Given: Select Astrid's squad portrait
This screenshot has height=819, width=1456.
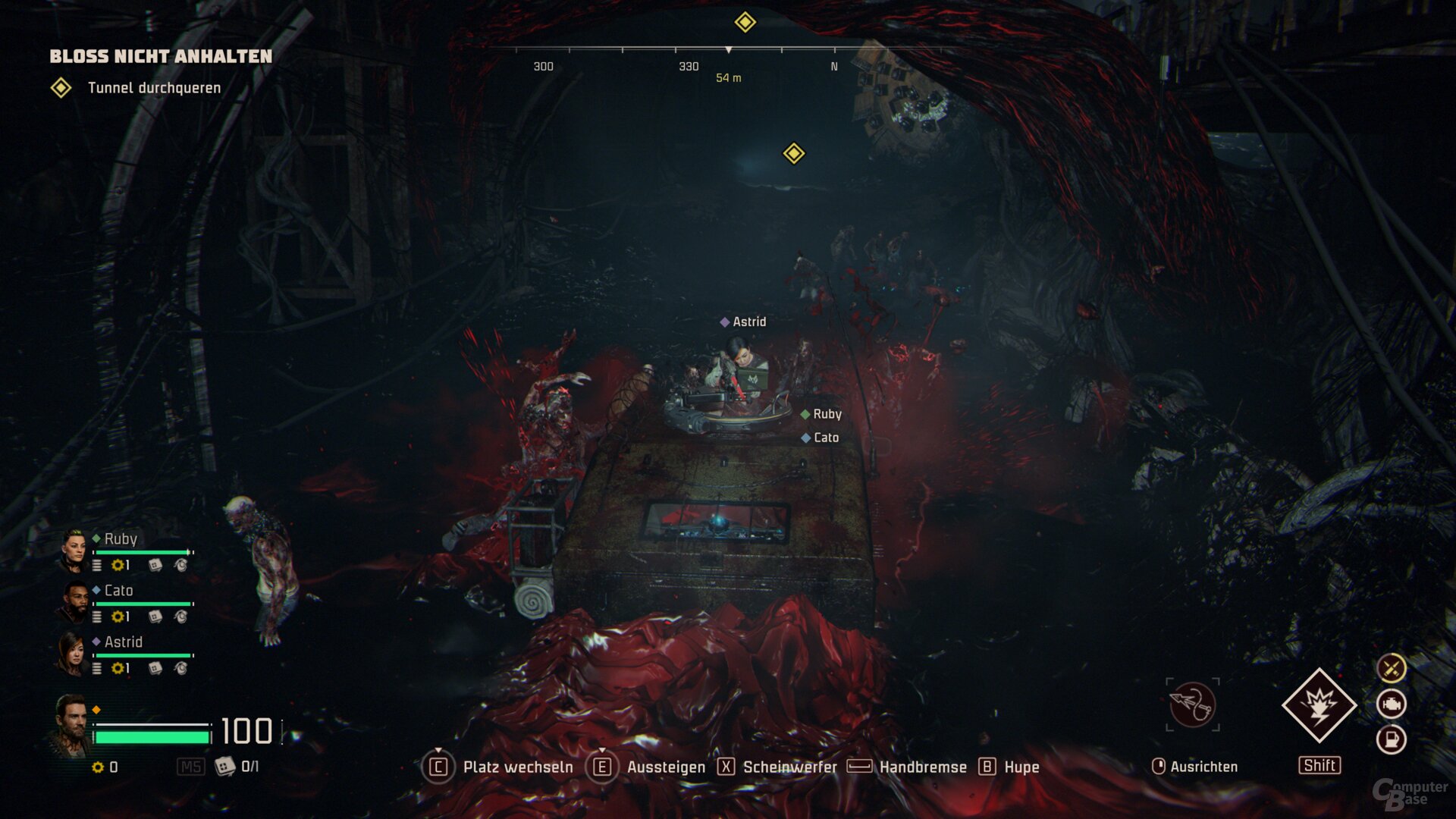Looking at the screenshot, I should coord(72,654).
